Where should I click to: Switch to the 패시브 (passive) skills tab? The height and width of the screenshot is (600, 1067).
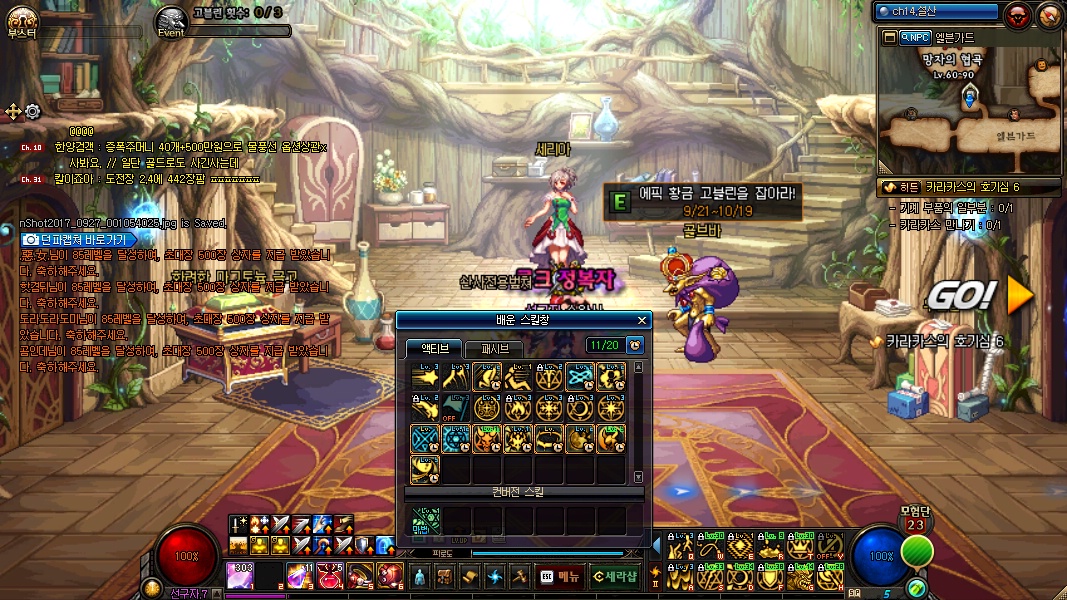494,348
